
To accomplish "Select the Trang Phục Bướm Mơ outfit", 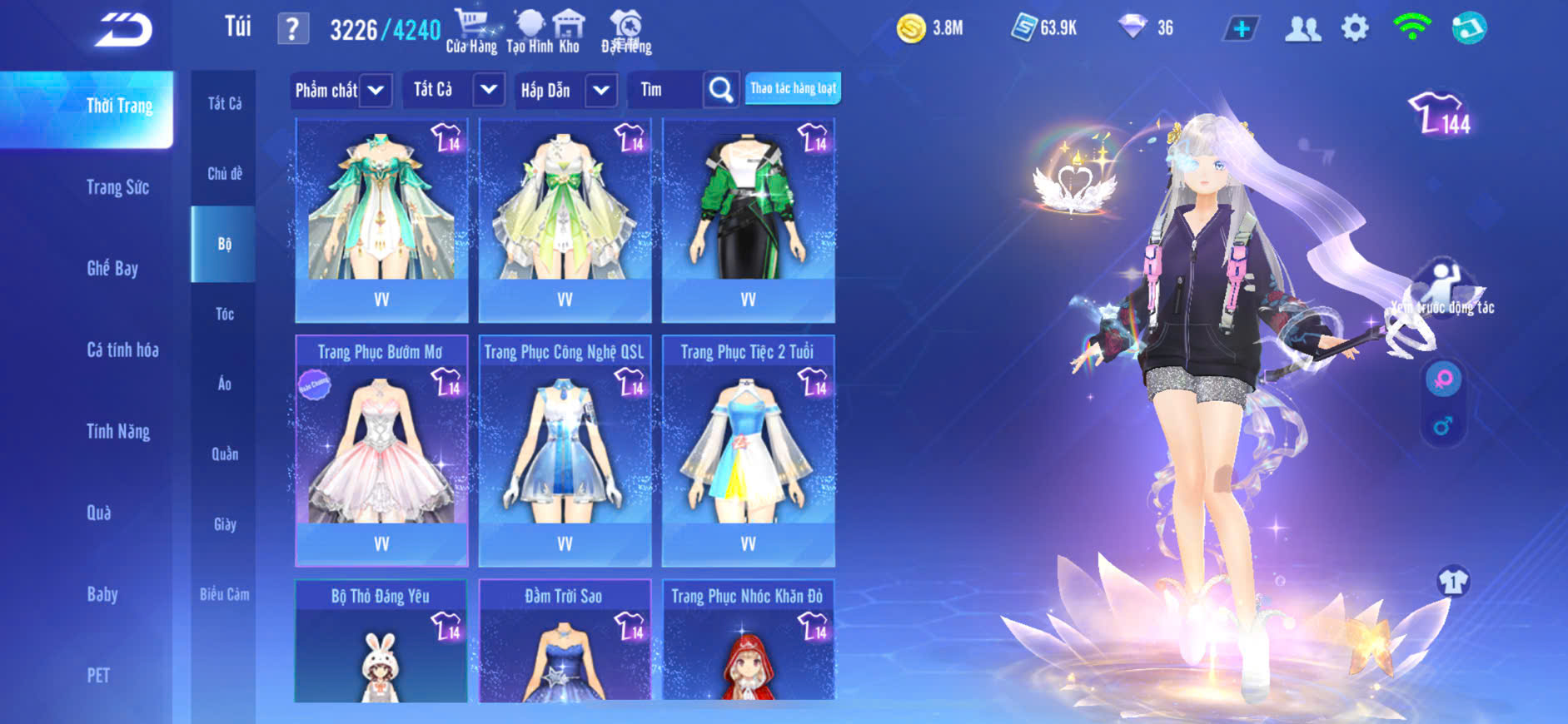I will tap(381, 449).
